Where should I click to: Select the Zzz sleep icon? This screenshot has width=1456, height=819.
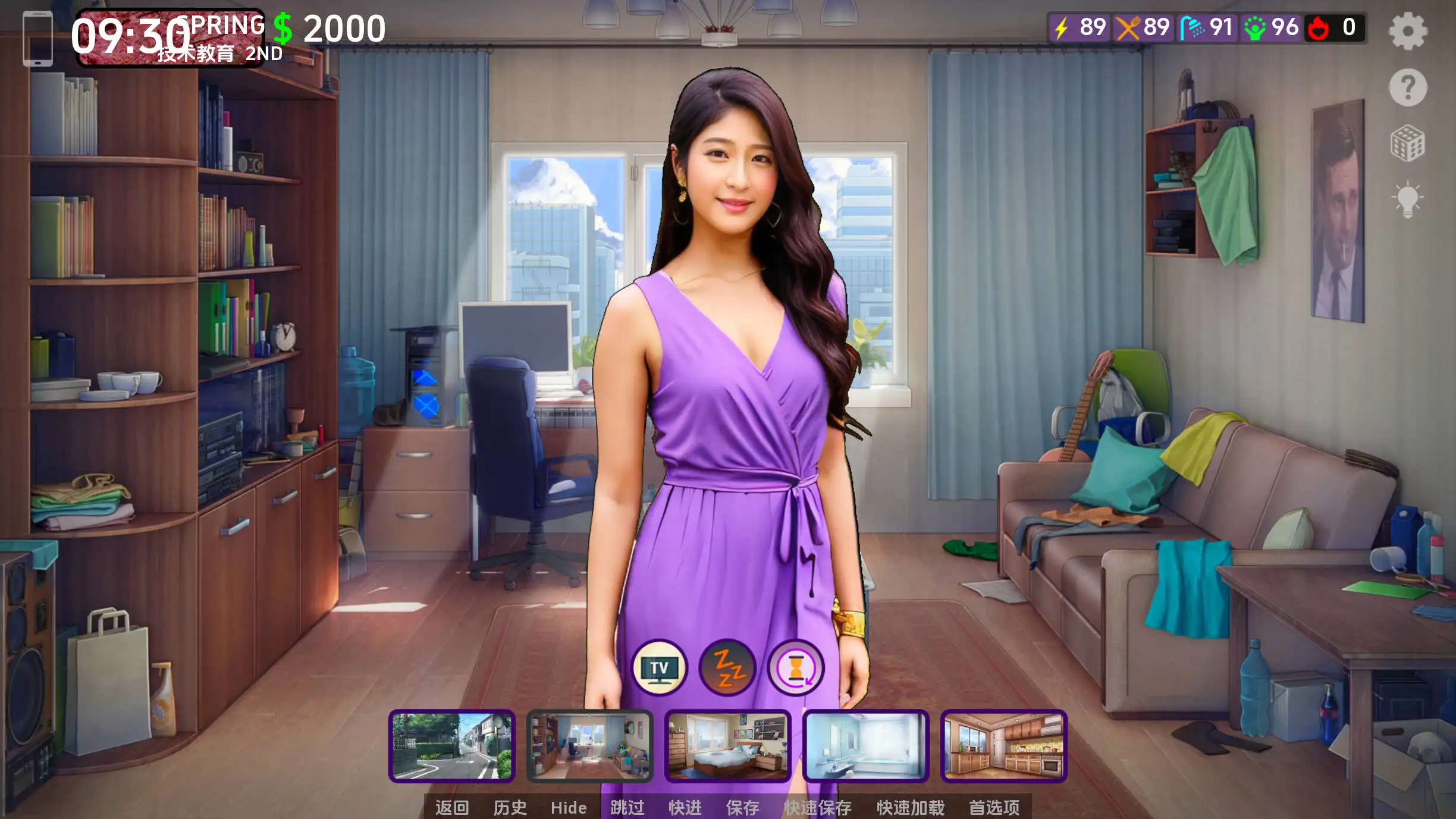click(727, 668)
